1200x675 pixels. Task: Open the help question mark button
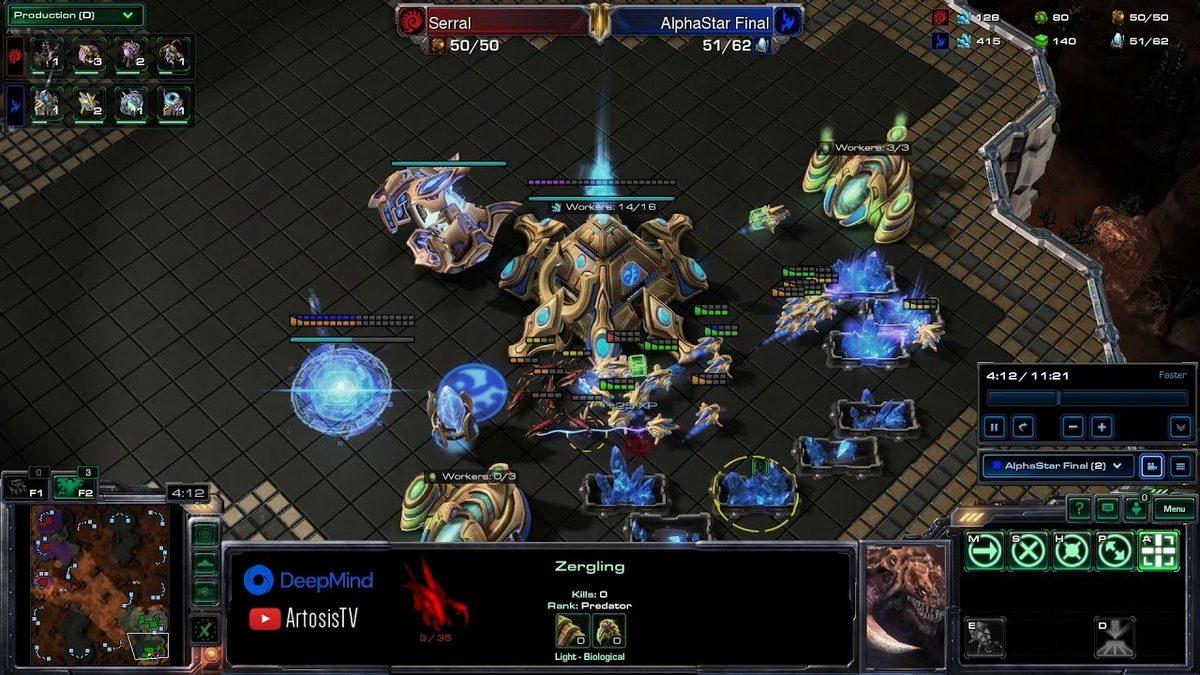1078,509
